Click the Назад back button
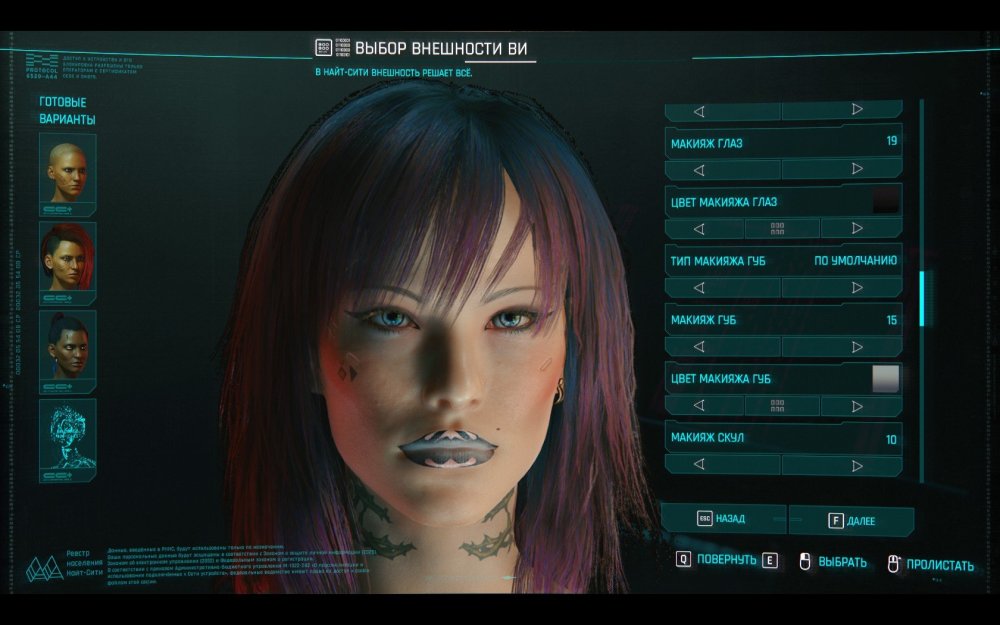Viewport: 1000px width, 625px height. pos(722,520)
